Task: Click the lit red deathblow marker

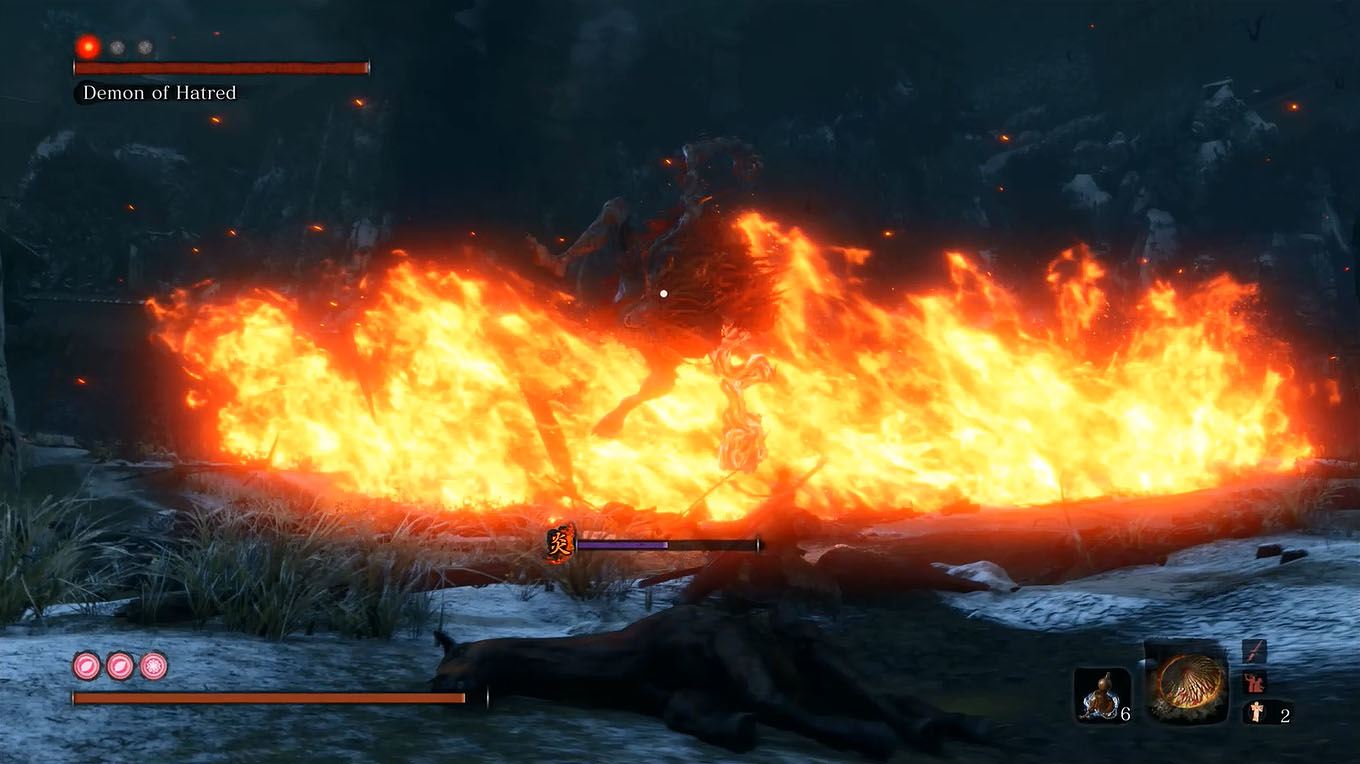Action: (89, 46)
